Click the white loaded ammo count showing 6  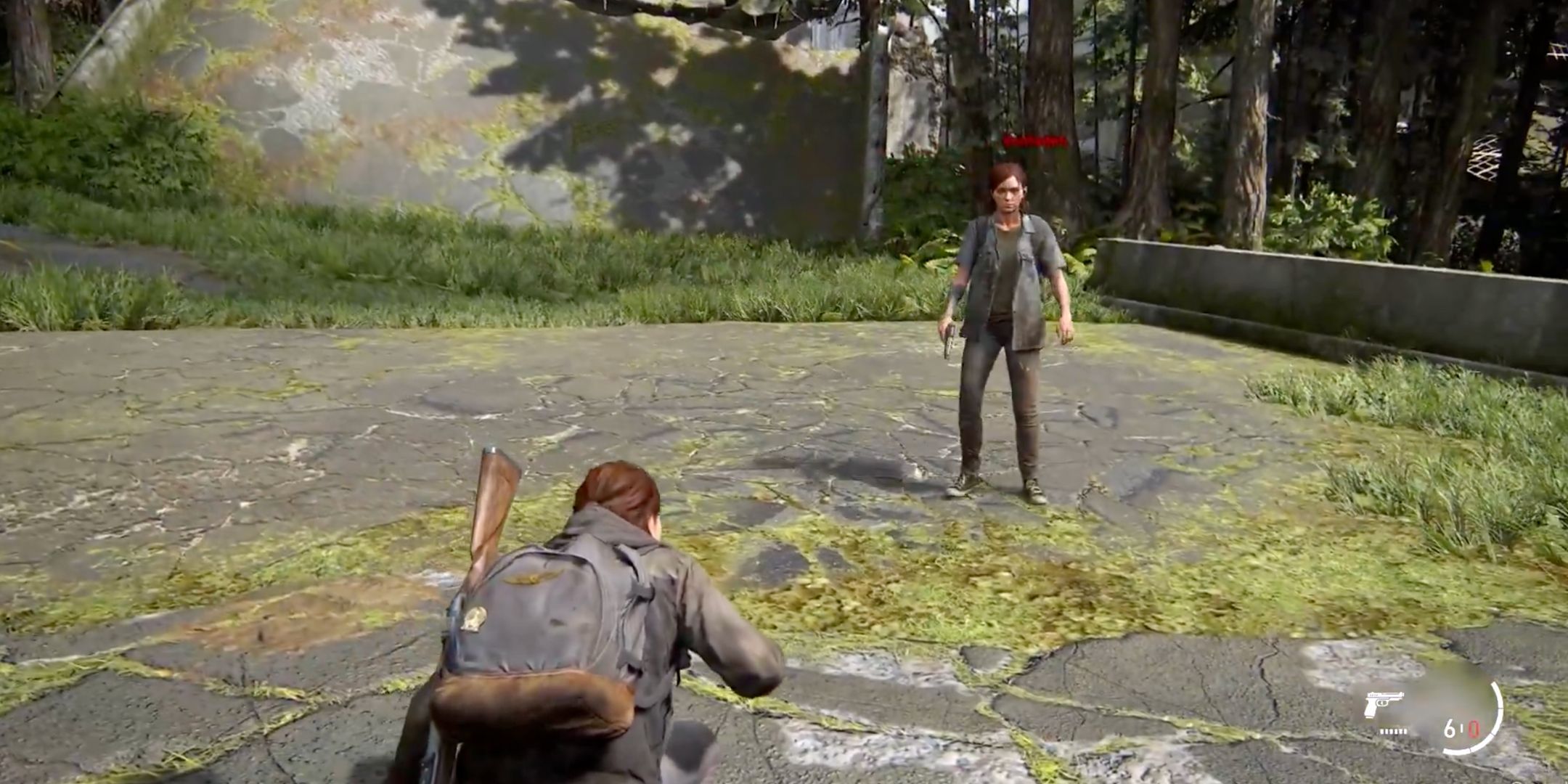point(1449,730)
